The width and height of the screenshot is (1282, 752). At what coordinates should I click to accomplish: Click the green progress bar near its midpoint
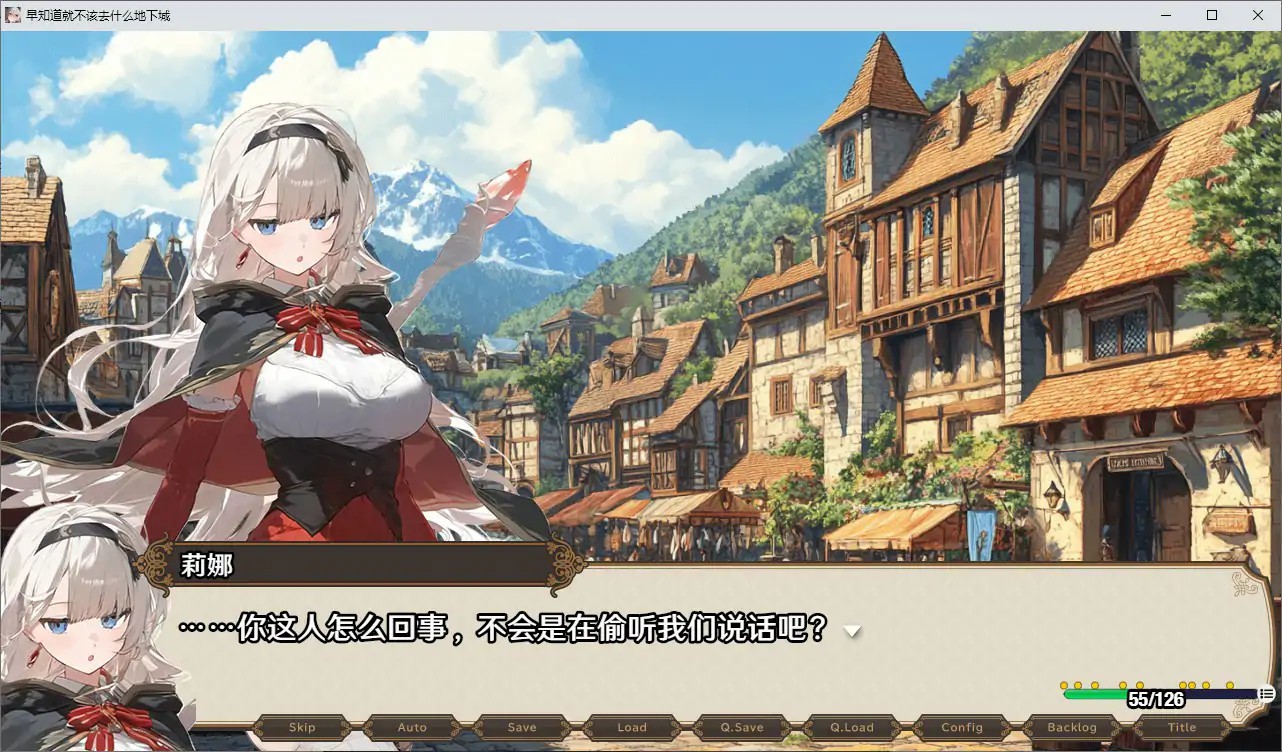click(x=1095, y=693)
